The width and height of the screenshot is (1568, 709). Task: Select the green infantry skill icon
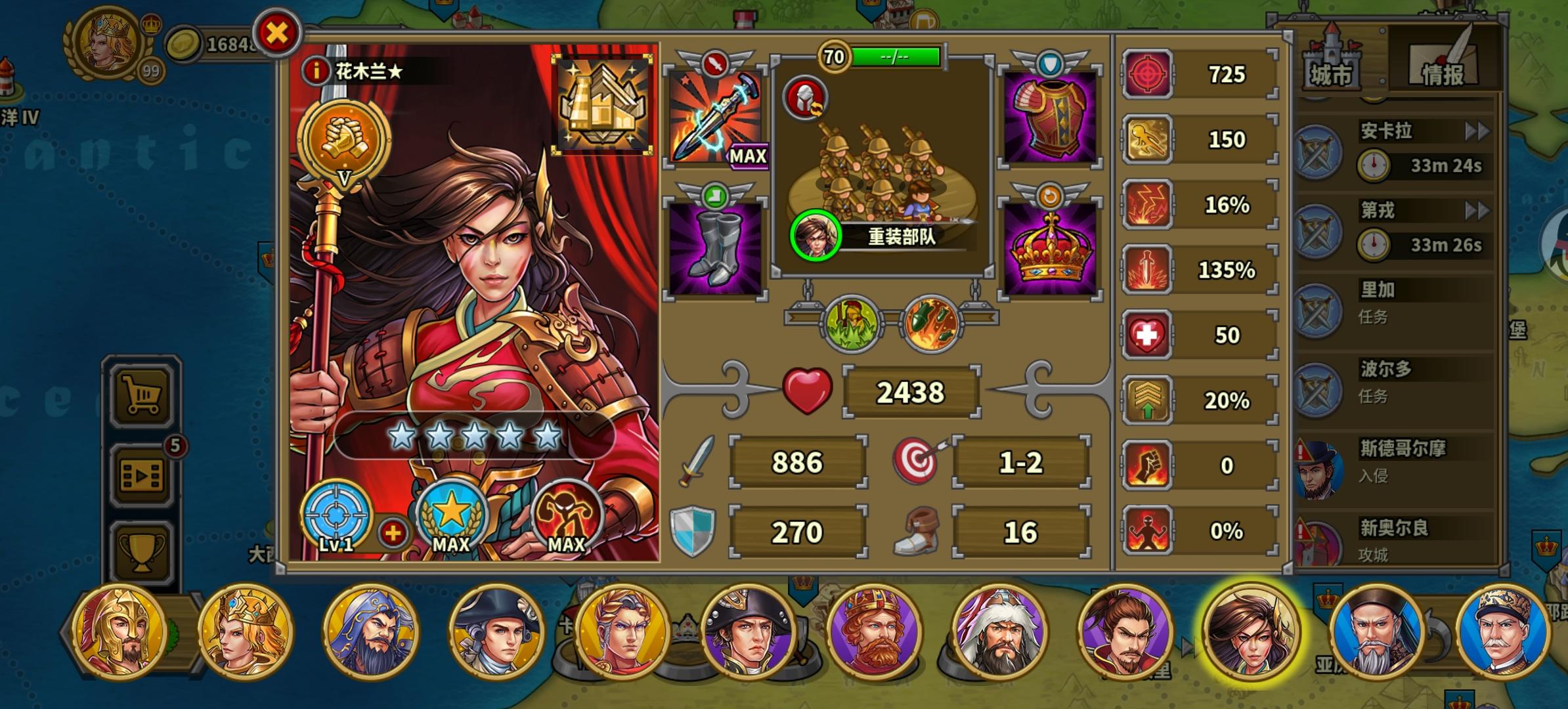(850, 322)
